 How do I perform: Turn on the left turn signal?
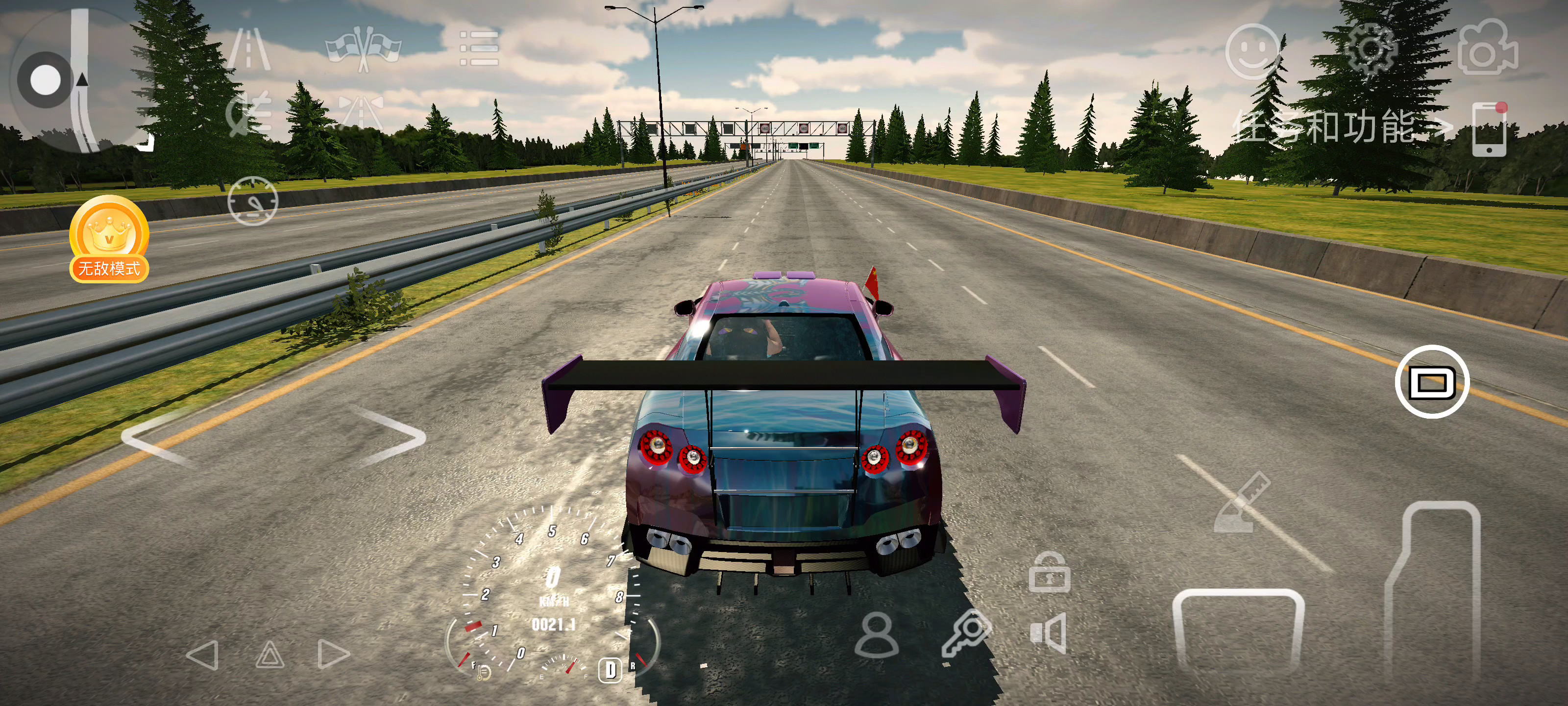pos(203,656)
